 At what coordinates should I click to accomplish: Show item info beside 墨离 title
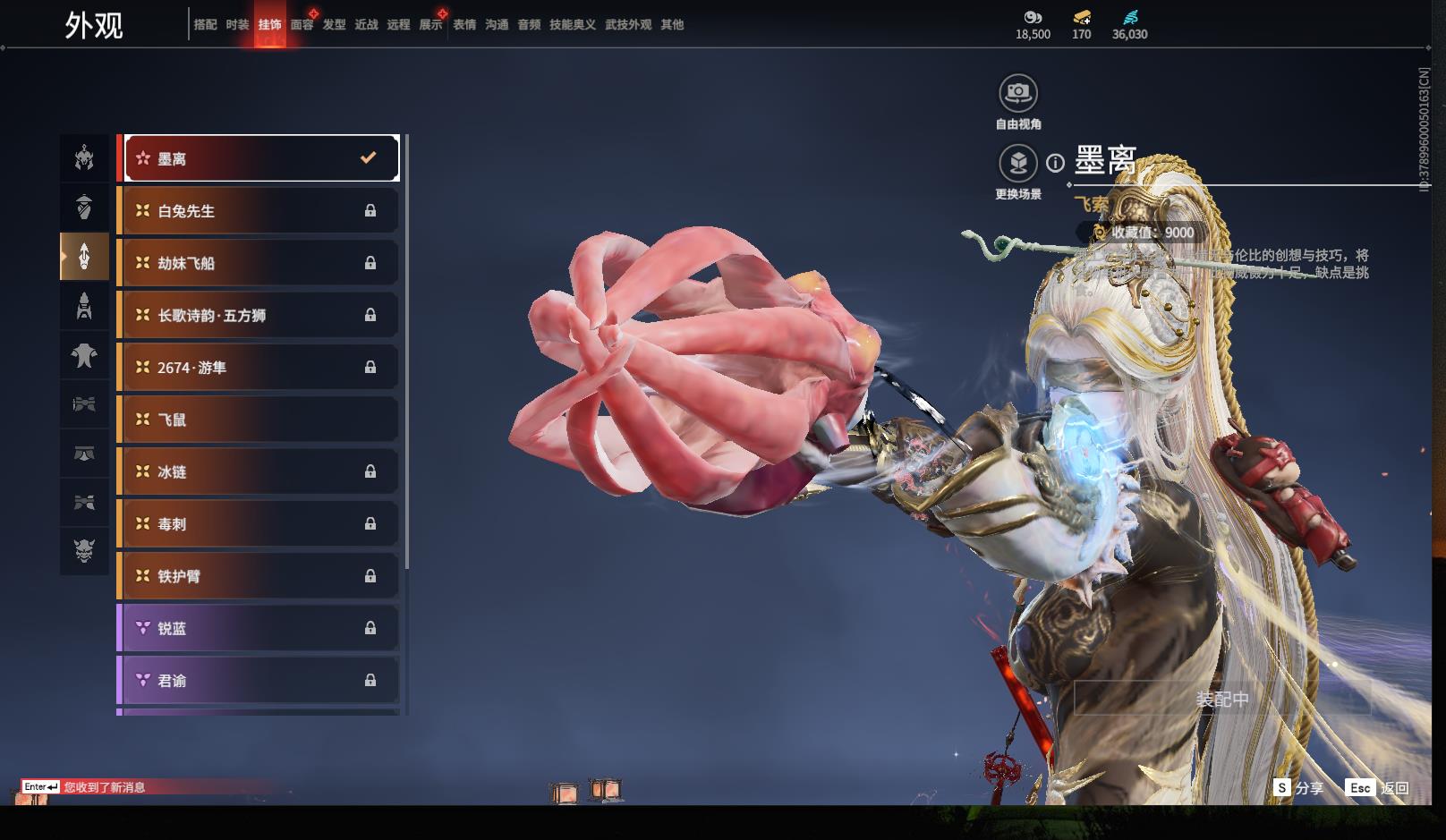(1056, 163)
